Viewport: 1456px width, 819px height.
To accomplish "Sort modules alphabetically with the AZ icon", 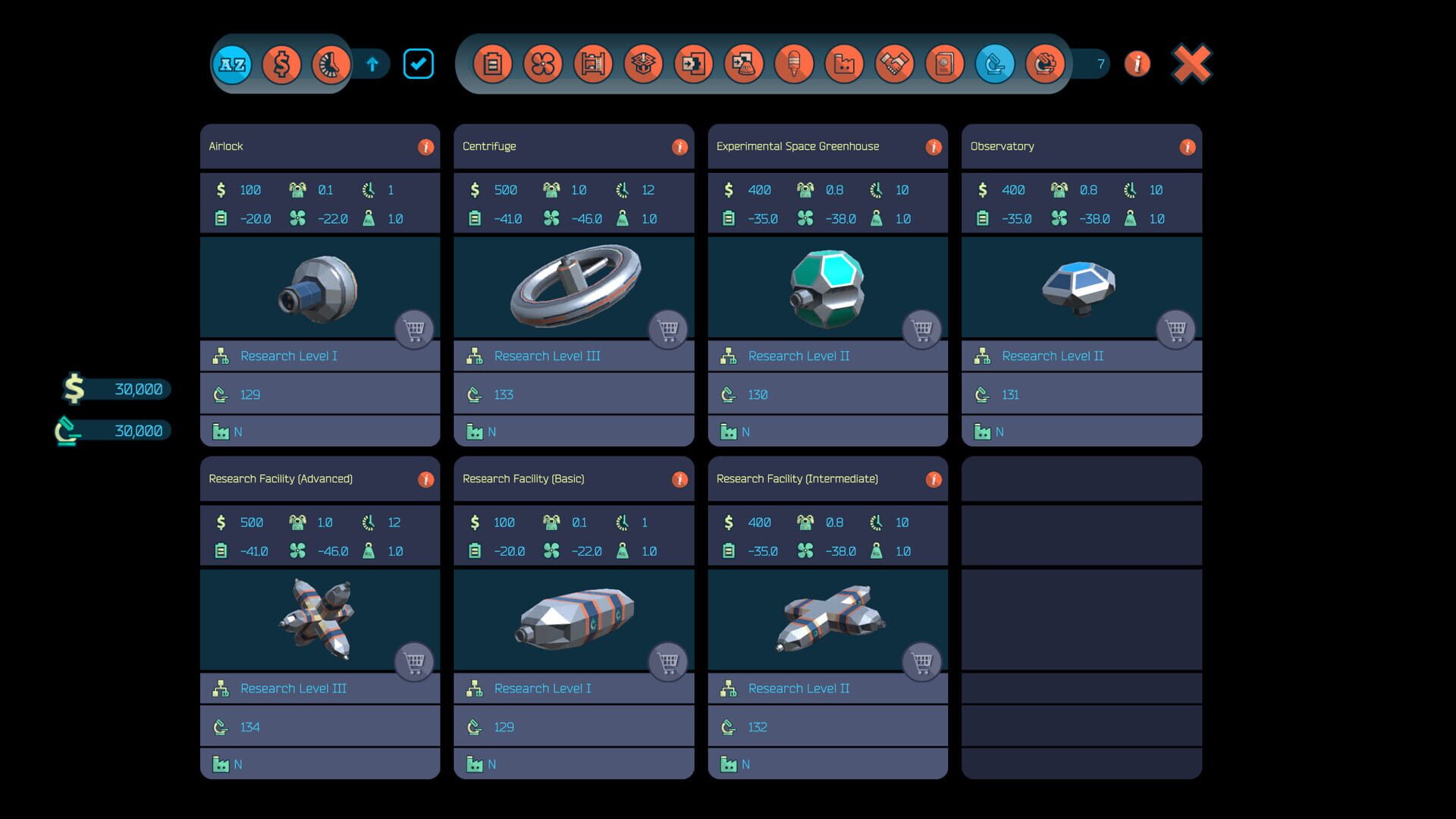I will tap(231, 64).
